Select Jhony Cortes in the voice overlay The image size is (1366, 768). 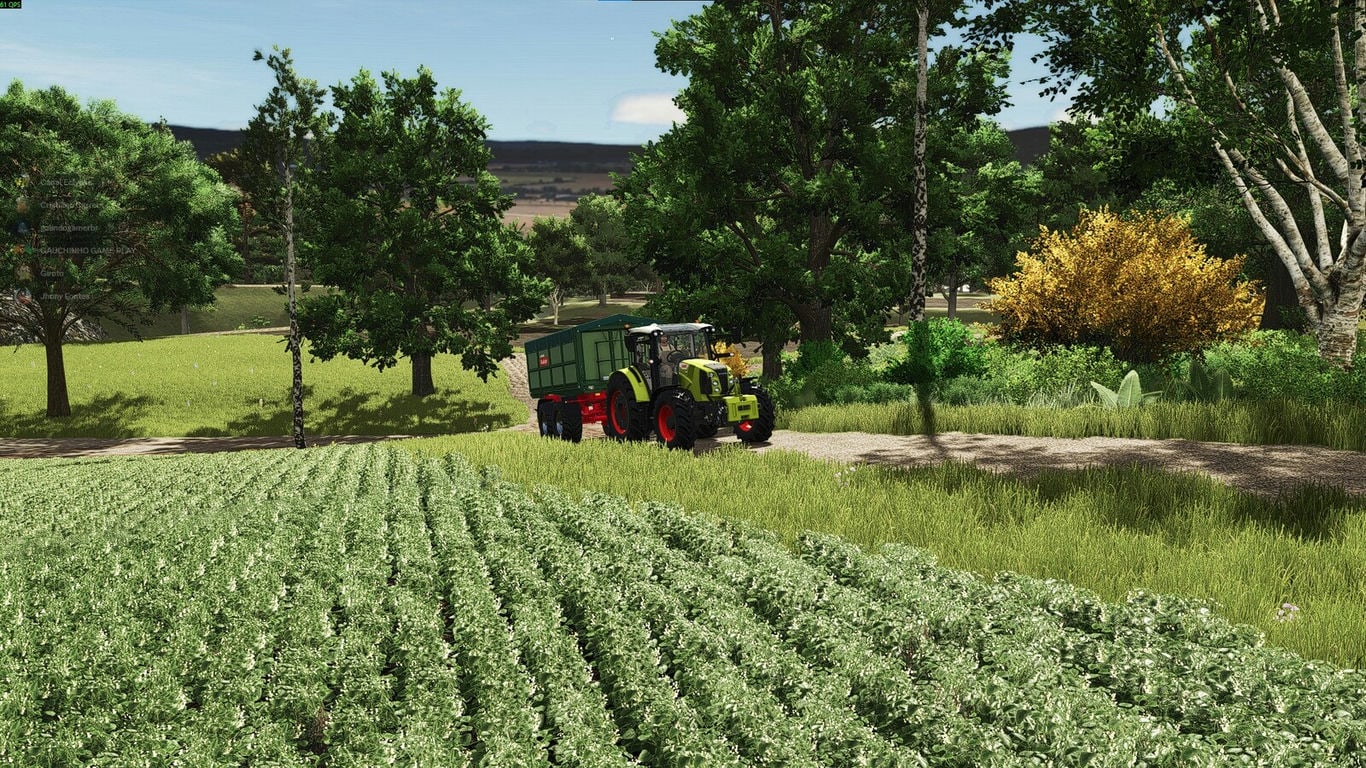64,296
